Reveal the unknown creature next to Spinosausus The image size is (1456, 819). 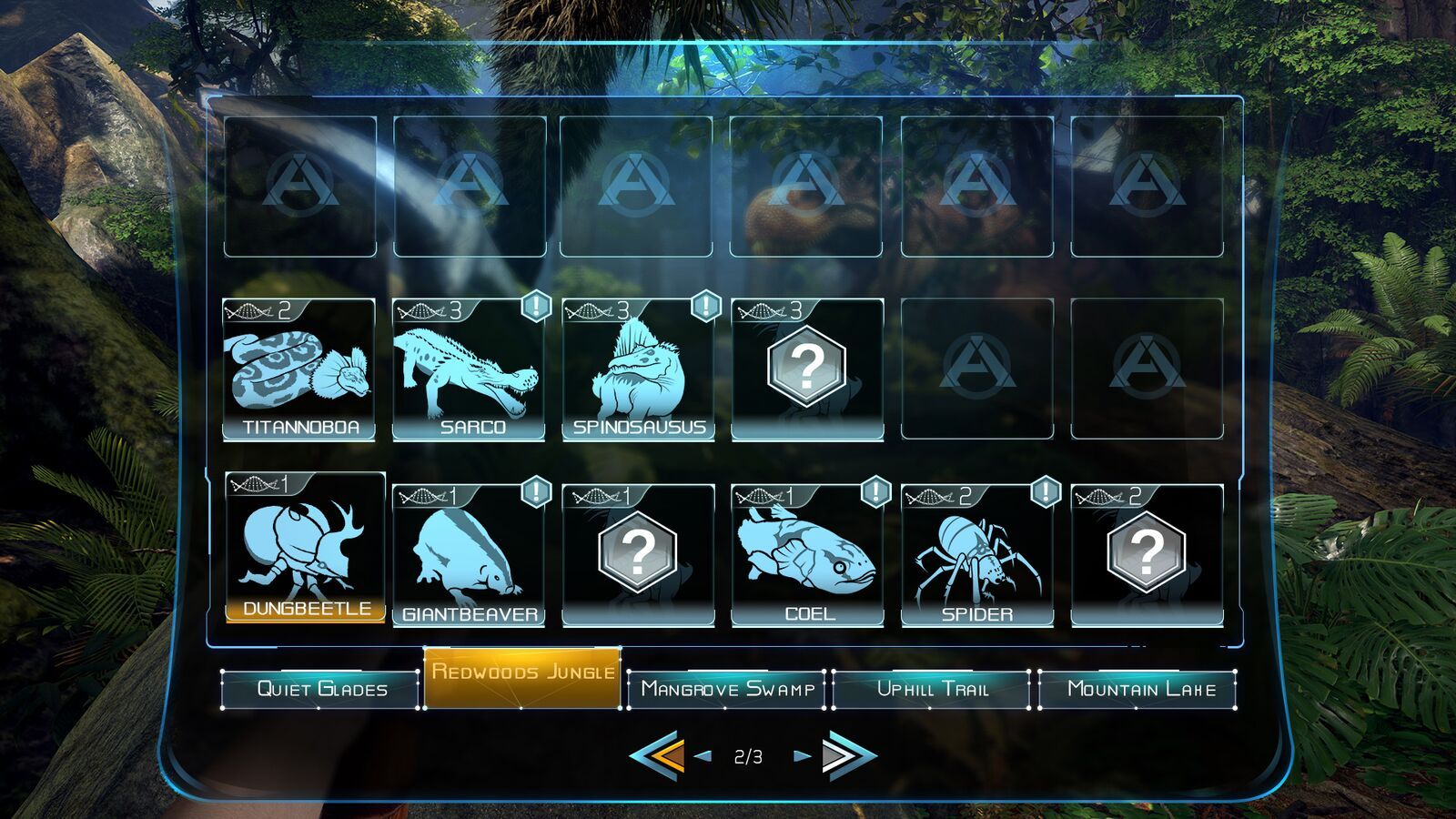807,364
